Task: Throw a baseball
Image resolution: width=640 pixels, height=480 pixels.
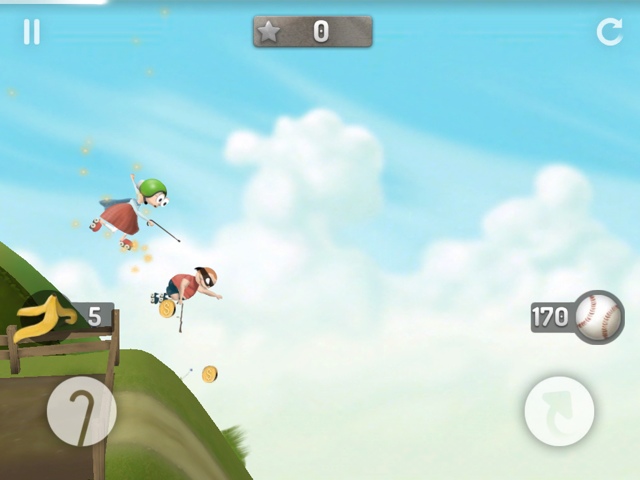Action: 598,317
